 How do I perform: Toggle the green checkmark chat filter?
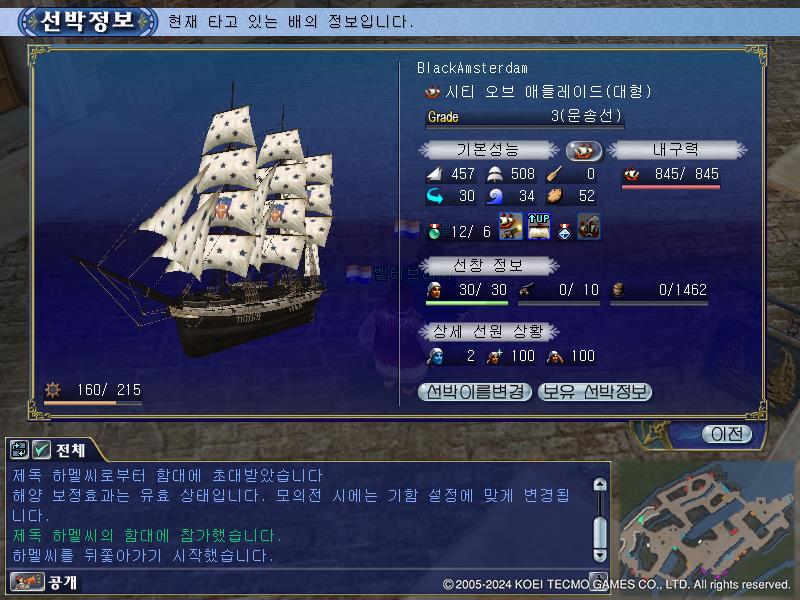click(x=42, y=450)
